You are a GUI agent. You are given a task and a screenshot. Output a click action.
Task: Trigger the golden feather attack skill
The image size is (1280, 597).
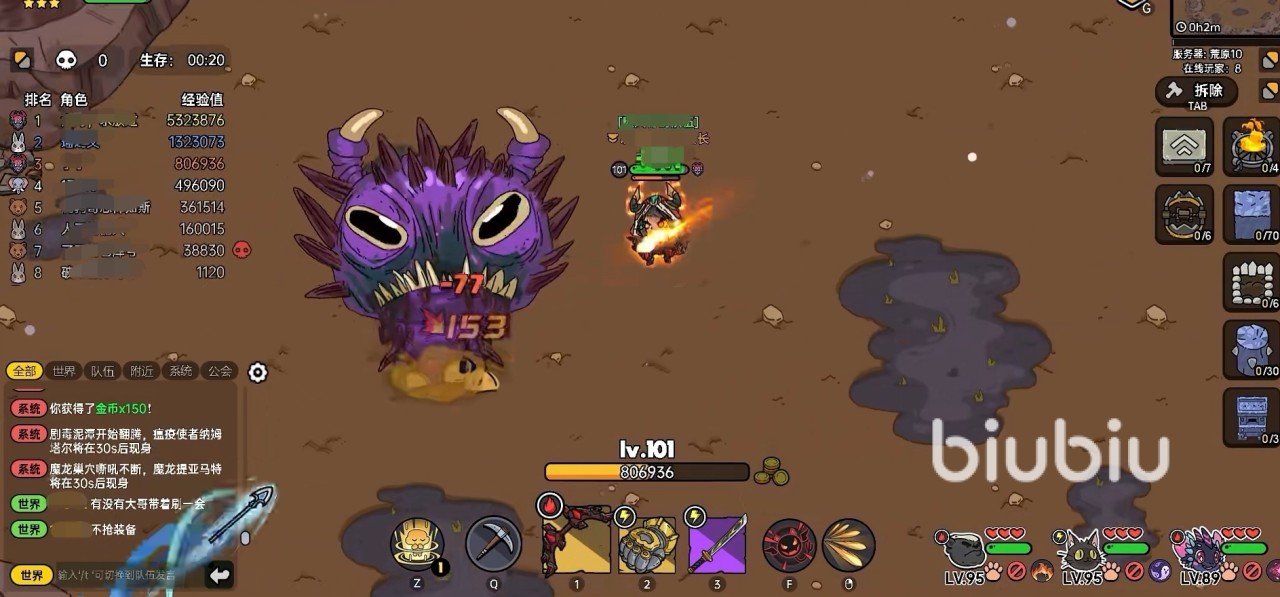848,545
